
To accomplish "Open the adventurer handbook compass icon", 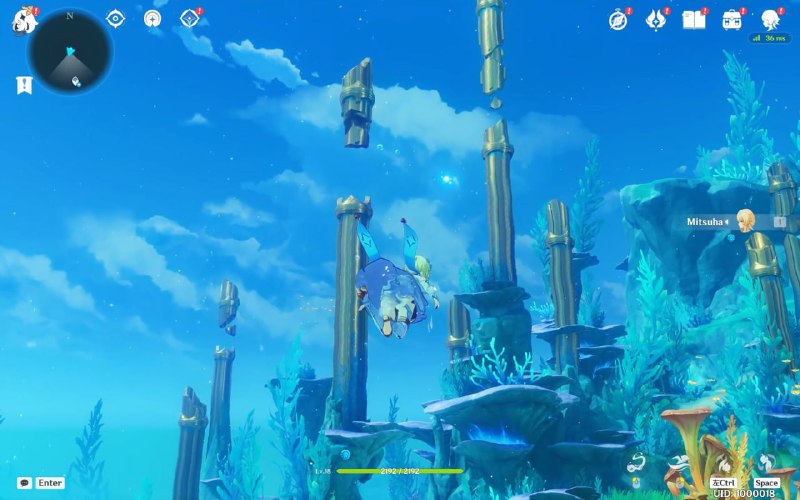I will (x=618, y=20).
